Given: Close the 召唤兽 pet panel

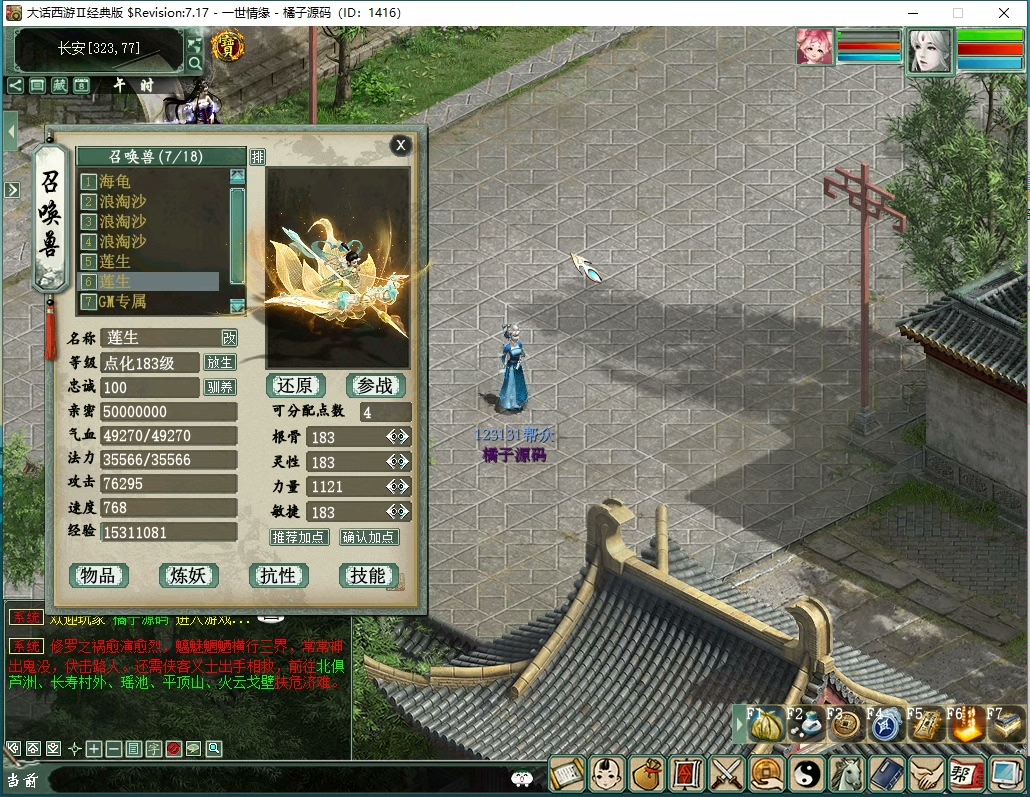Looking at the screenshot, I should [x=401, y=145].
